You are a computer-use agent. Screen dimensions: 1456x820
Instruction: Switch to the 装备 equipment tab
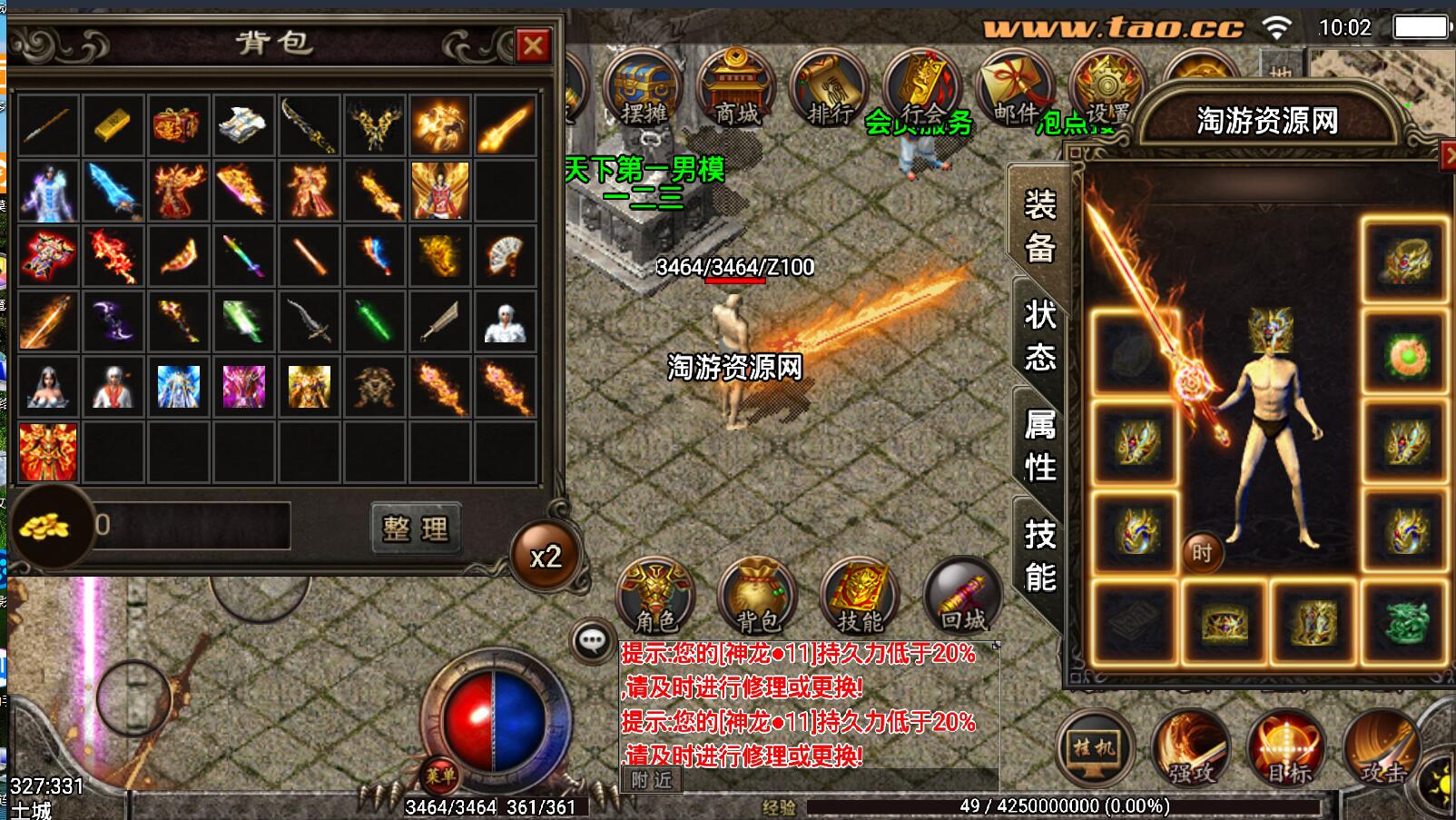[x=1039, y=225]
